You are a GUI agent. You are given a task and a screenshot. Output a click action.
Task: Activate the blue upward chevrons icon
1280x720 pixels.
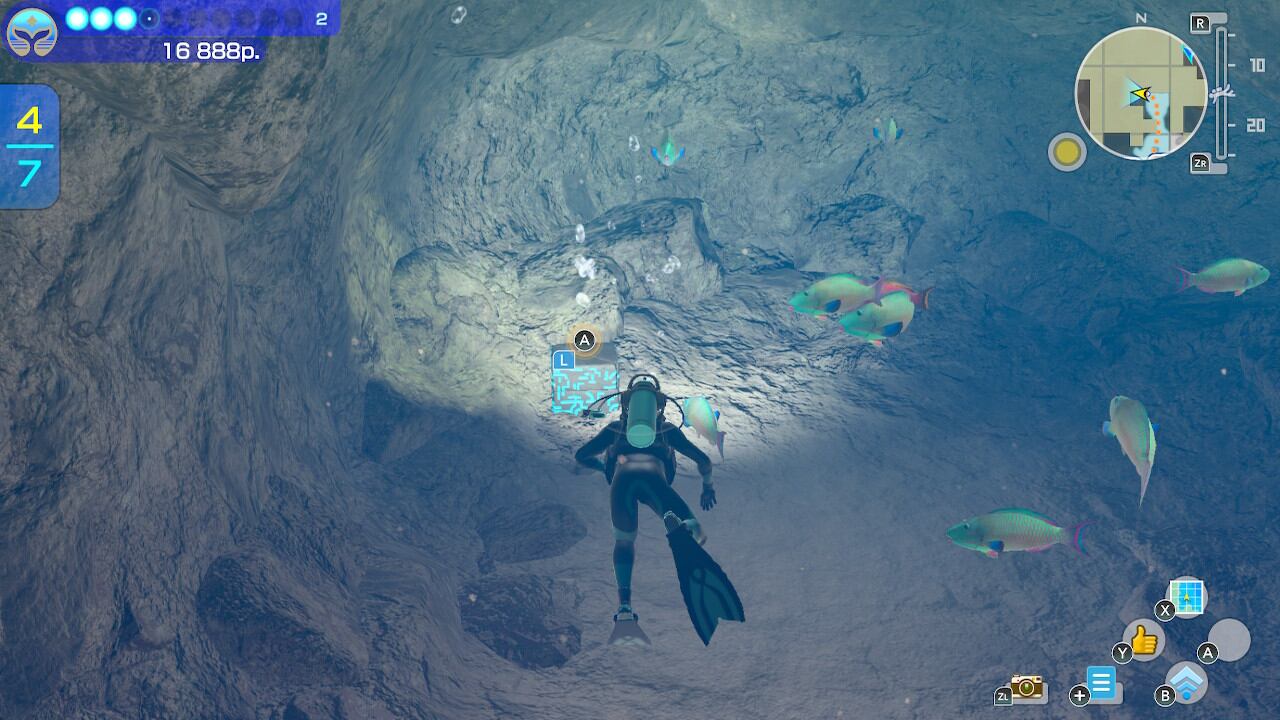(1187, 682)
